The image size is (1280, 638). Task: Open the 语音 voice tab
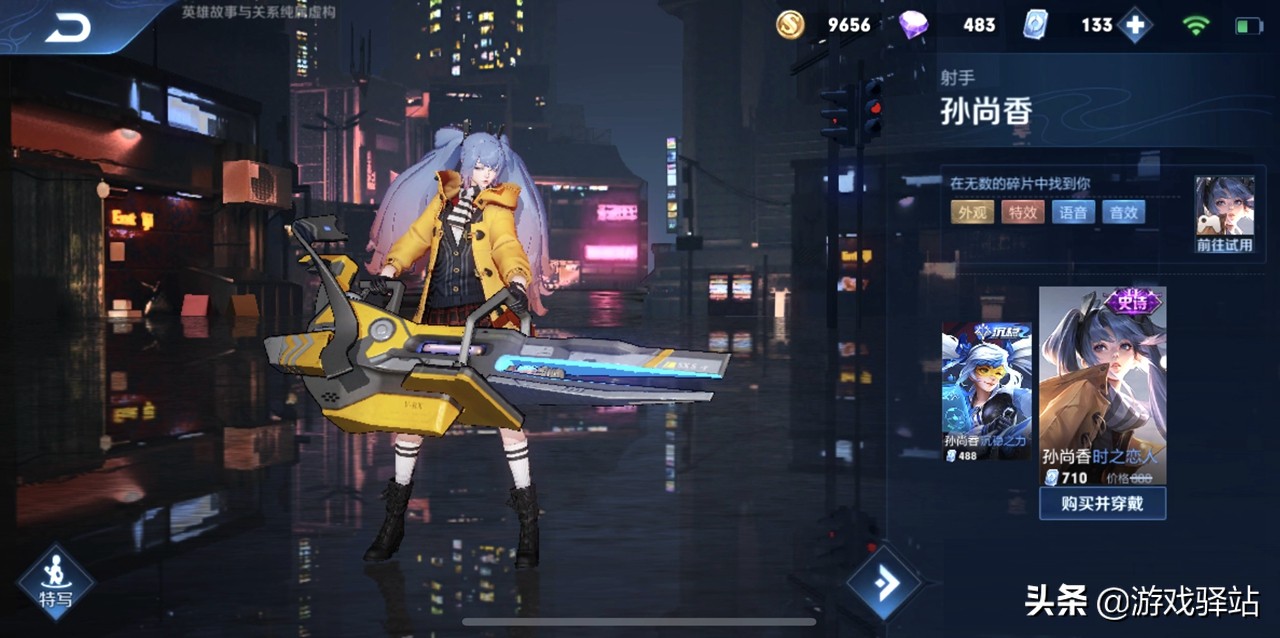pos(1073,212)
